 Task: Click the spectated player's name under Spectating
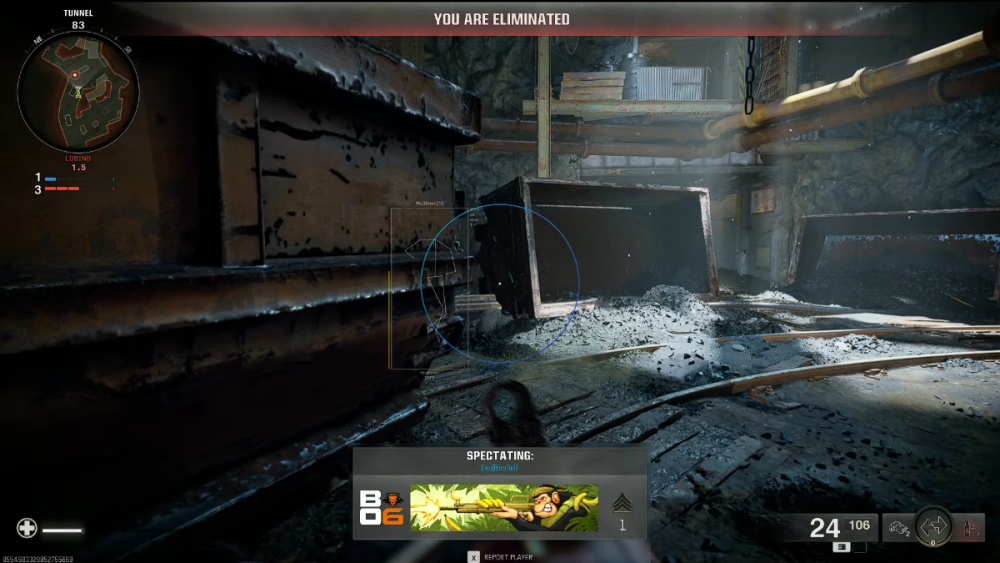point(500,468)
